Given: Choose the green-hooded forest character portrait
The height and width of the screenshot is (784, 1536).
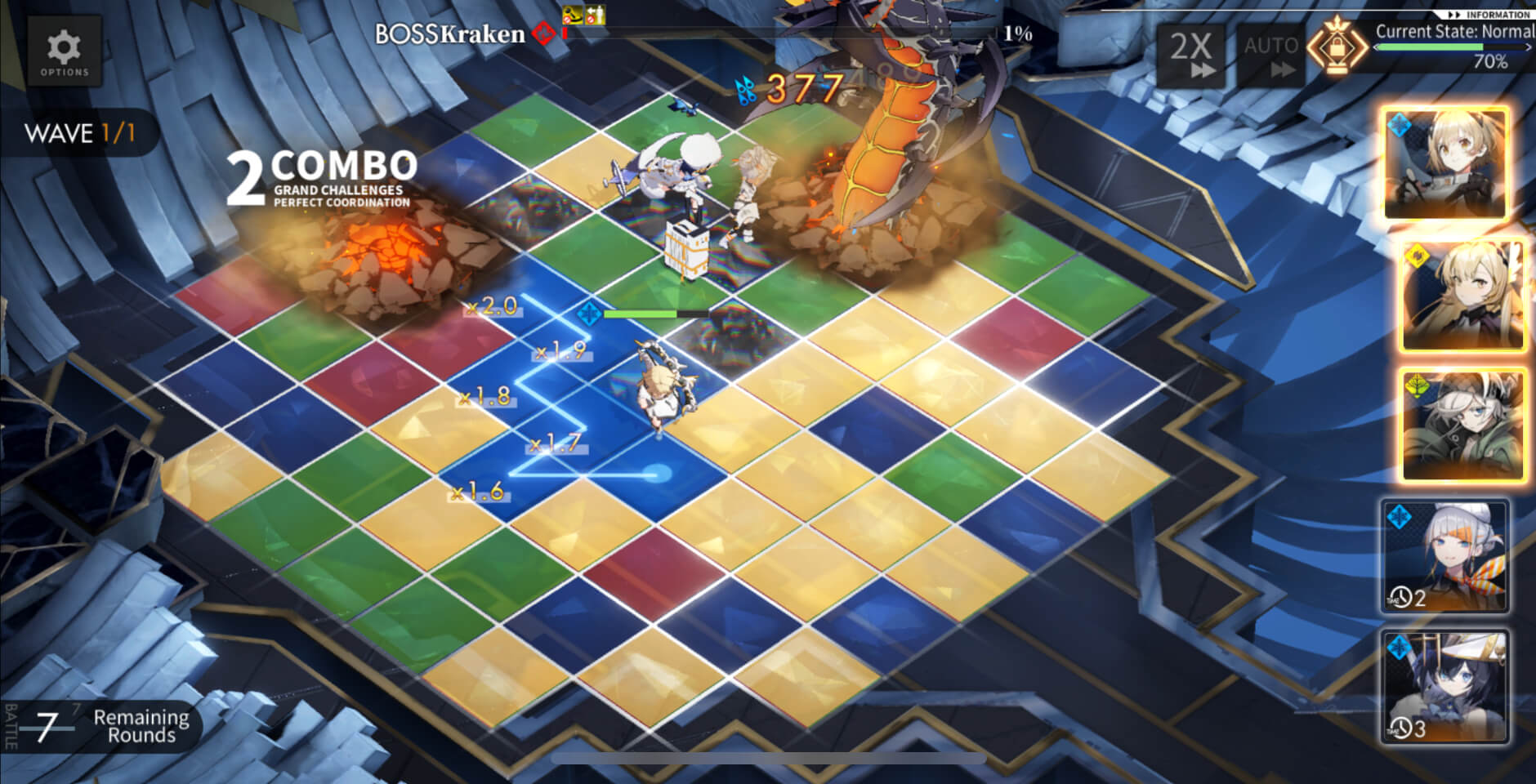Looking at the screenshot, I should pyautogui.click(x=1462, y=425).
